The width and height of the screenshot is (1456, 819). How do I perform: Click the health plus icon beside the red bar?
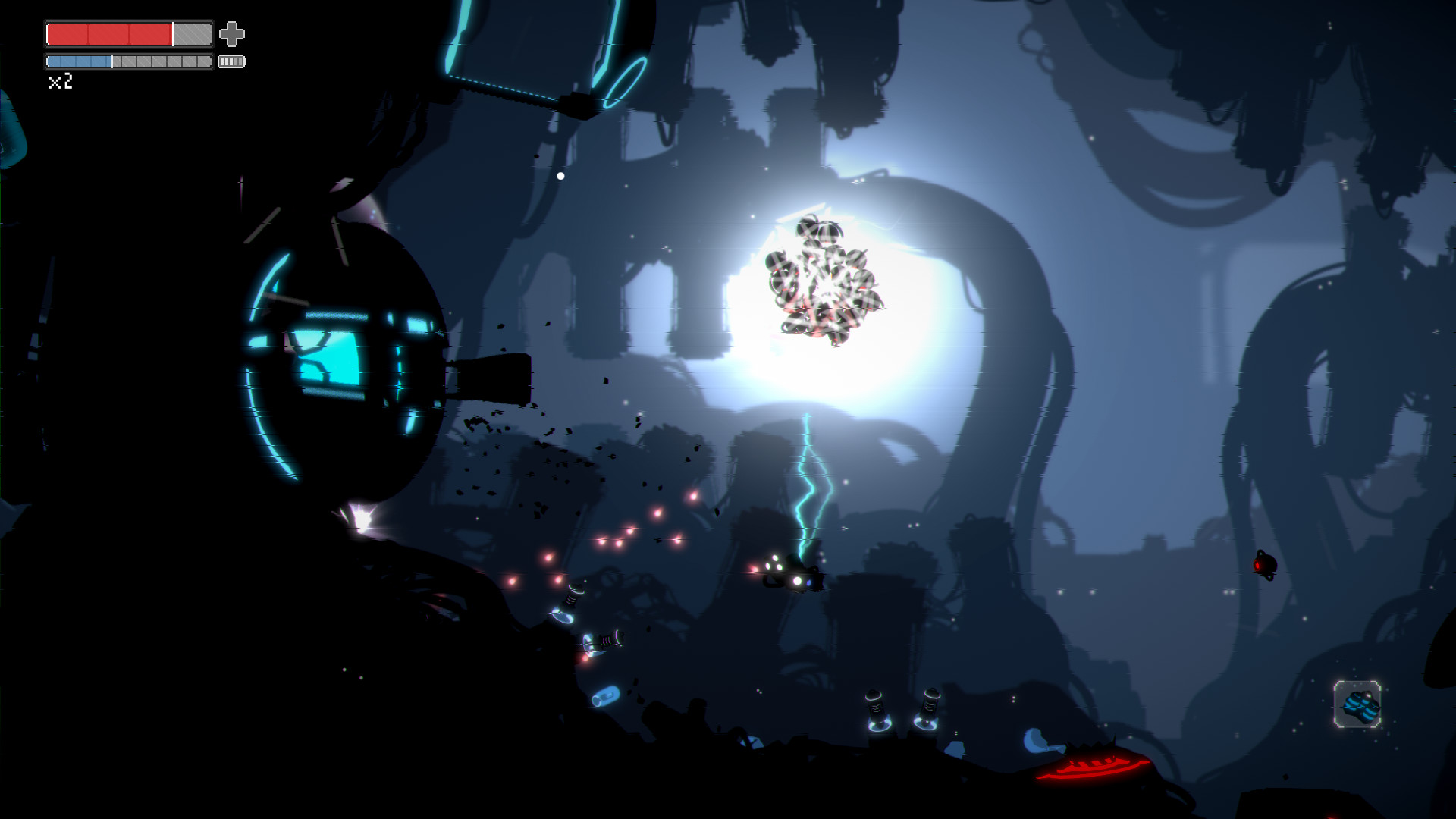click(233, 33)
